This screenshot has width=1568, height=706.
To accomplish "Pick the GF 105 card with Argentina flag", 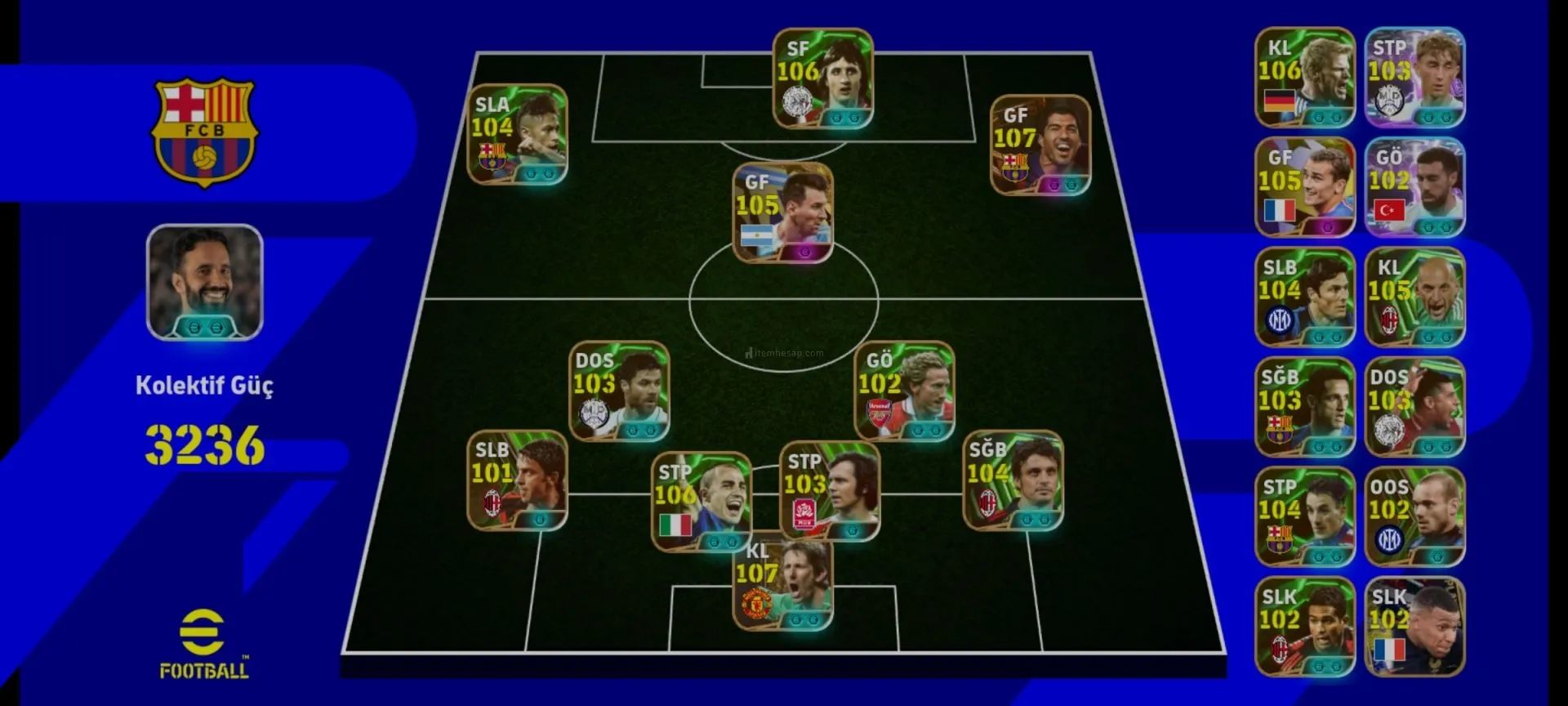I will [782, 213].
